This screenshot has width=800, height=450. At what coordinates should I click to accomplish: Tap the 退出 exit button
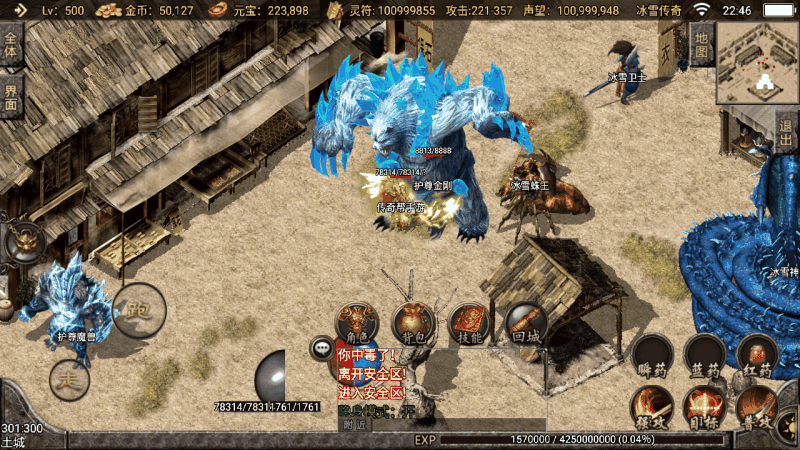coord(787,132)
